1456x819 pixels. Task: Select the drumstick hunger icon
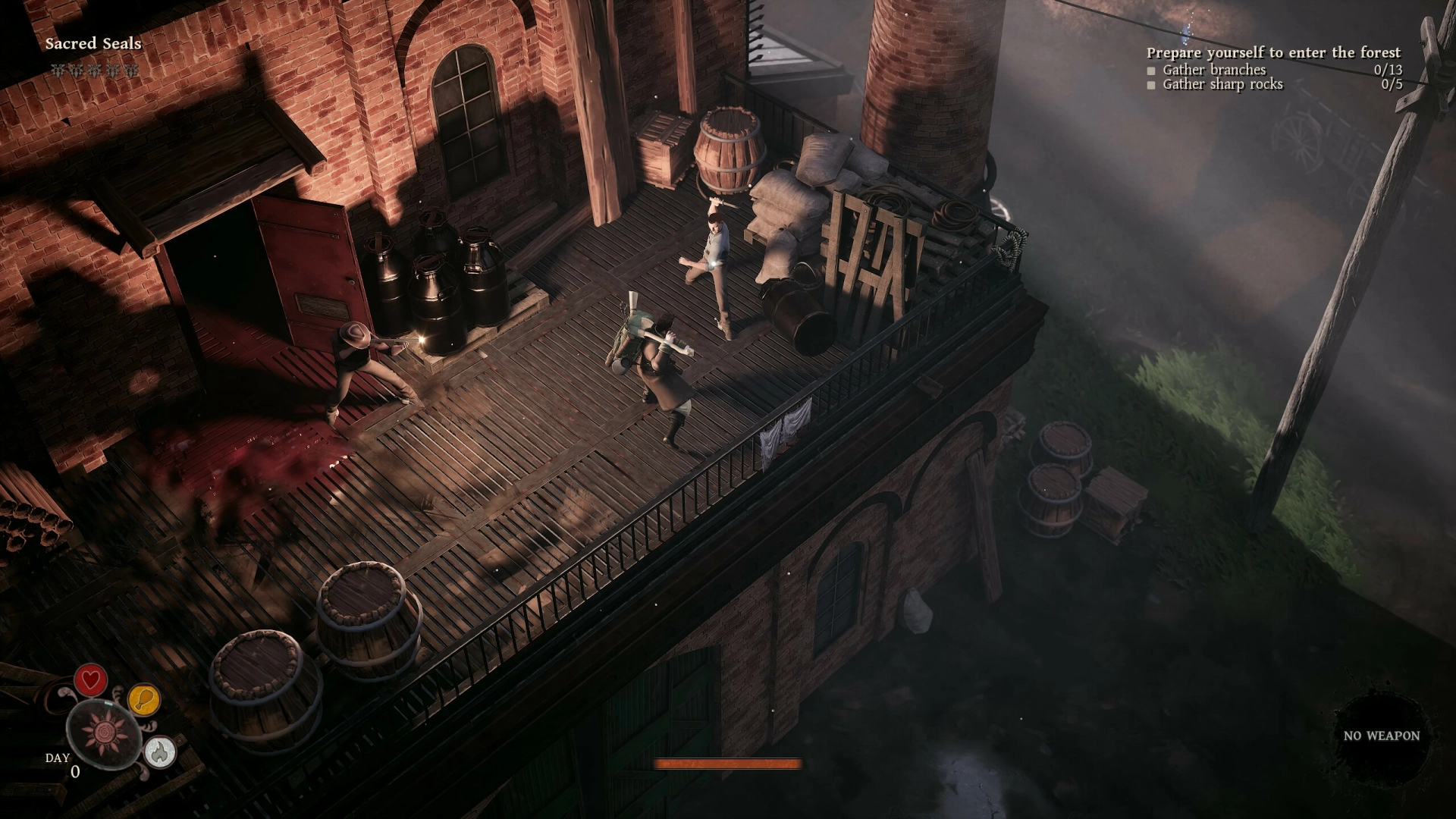tap(144, 699)
